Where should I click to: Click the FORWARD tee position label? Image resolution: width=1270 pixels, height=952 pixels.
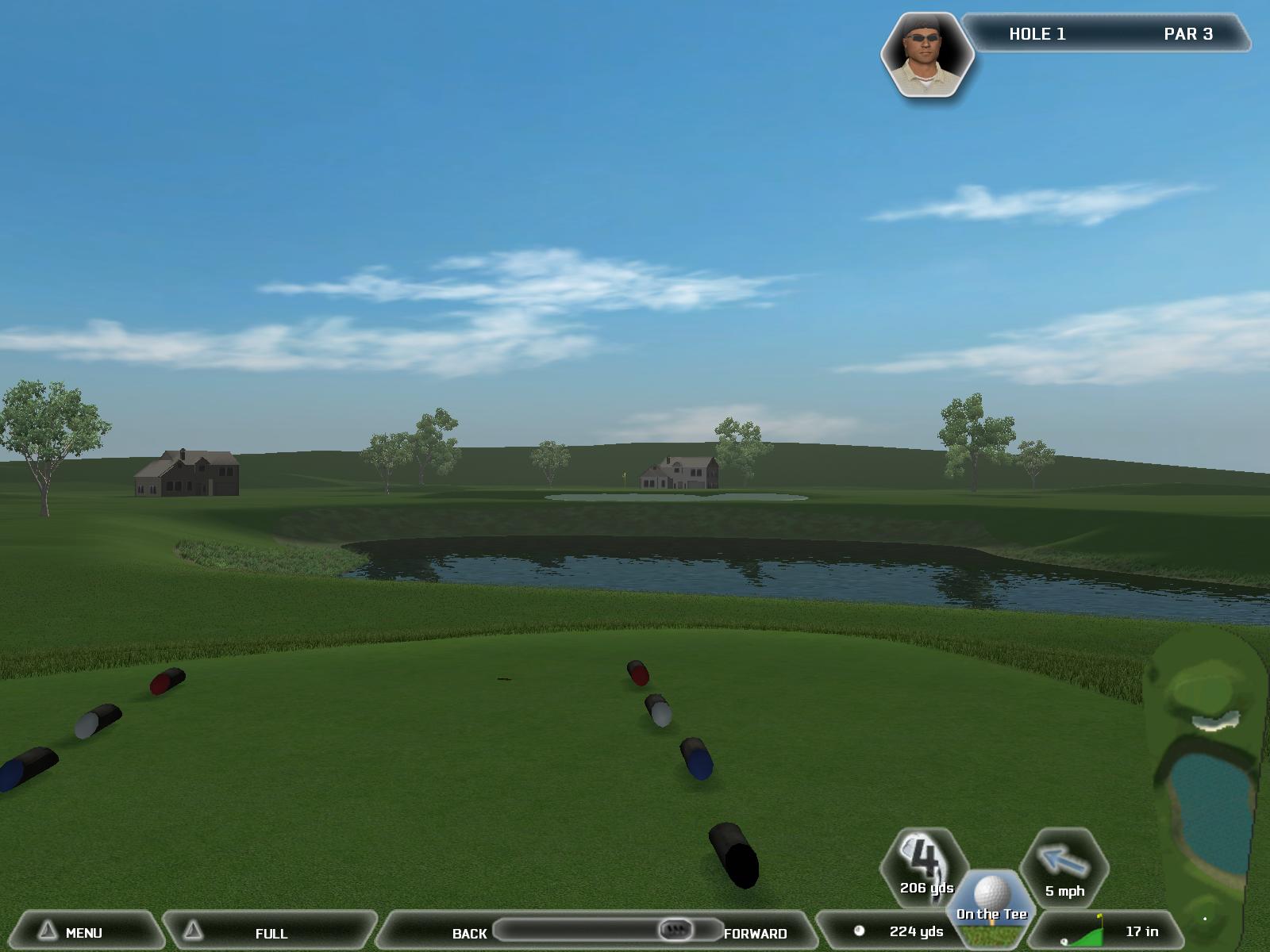coord(755,933)
